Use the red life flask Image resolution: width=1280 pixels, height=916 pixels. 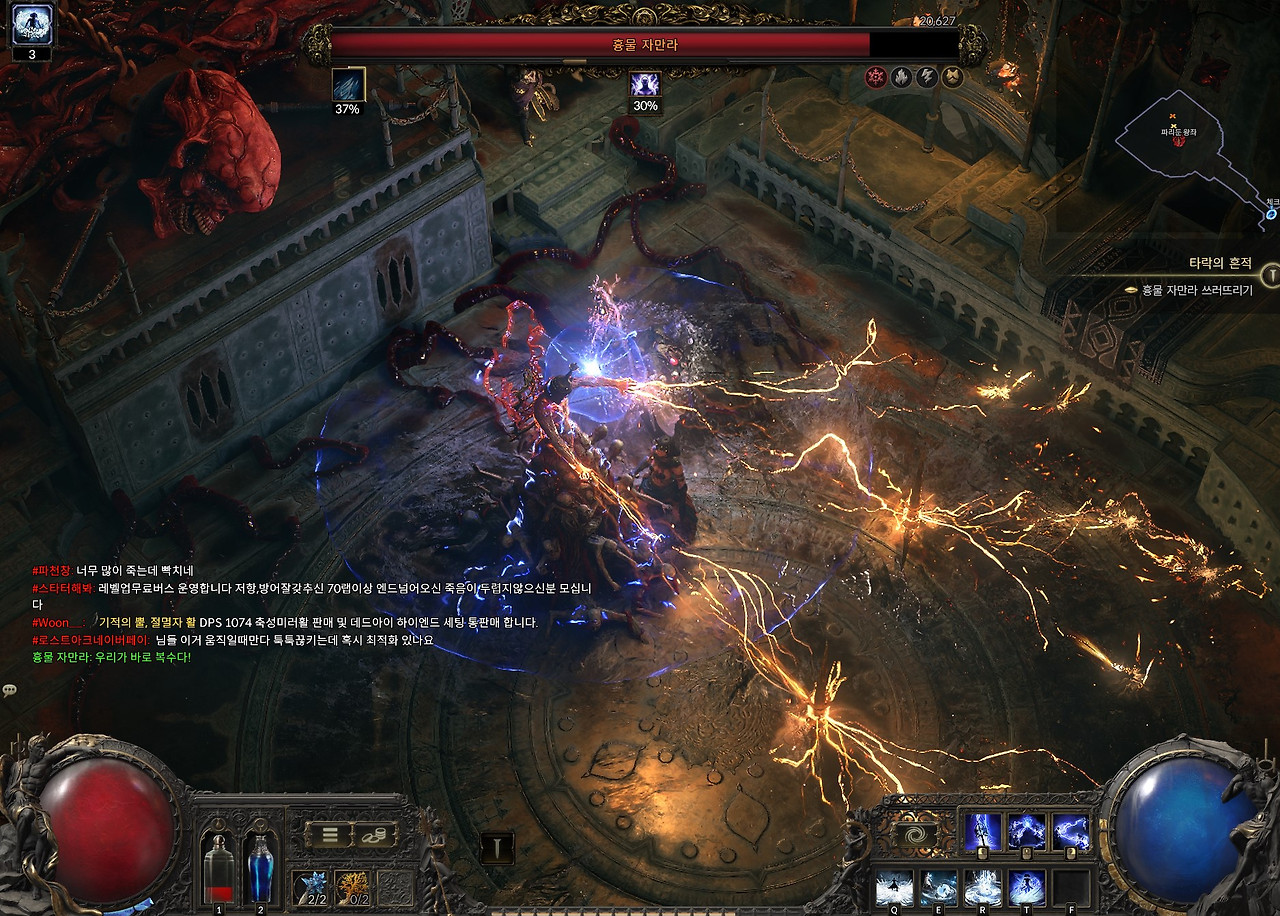[219, 865]
